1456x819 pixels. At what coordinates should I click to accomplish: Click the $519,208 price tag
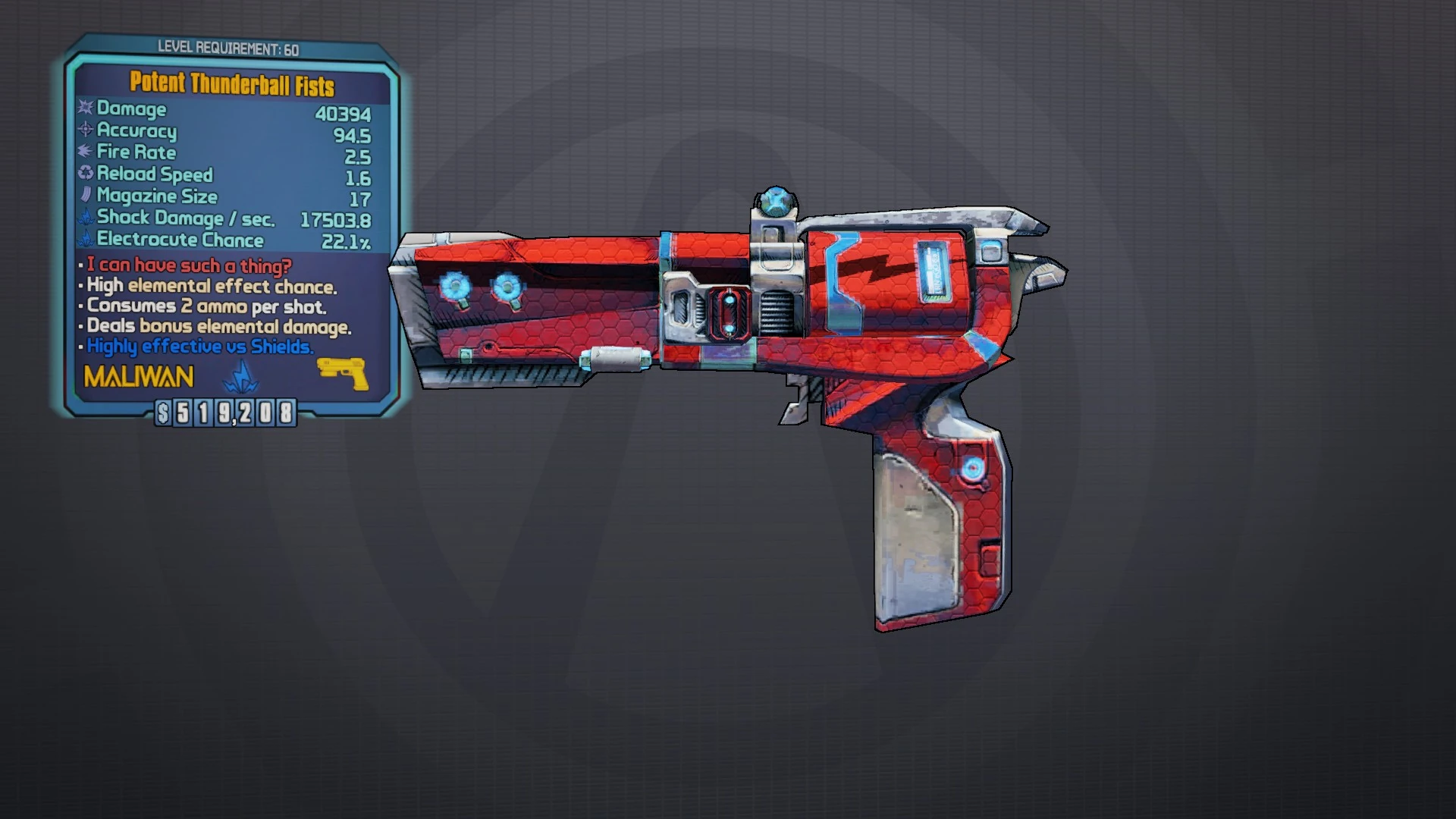(225, 413)
